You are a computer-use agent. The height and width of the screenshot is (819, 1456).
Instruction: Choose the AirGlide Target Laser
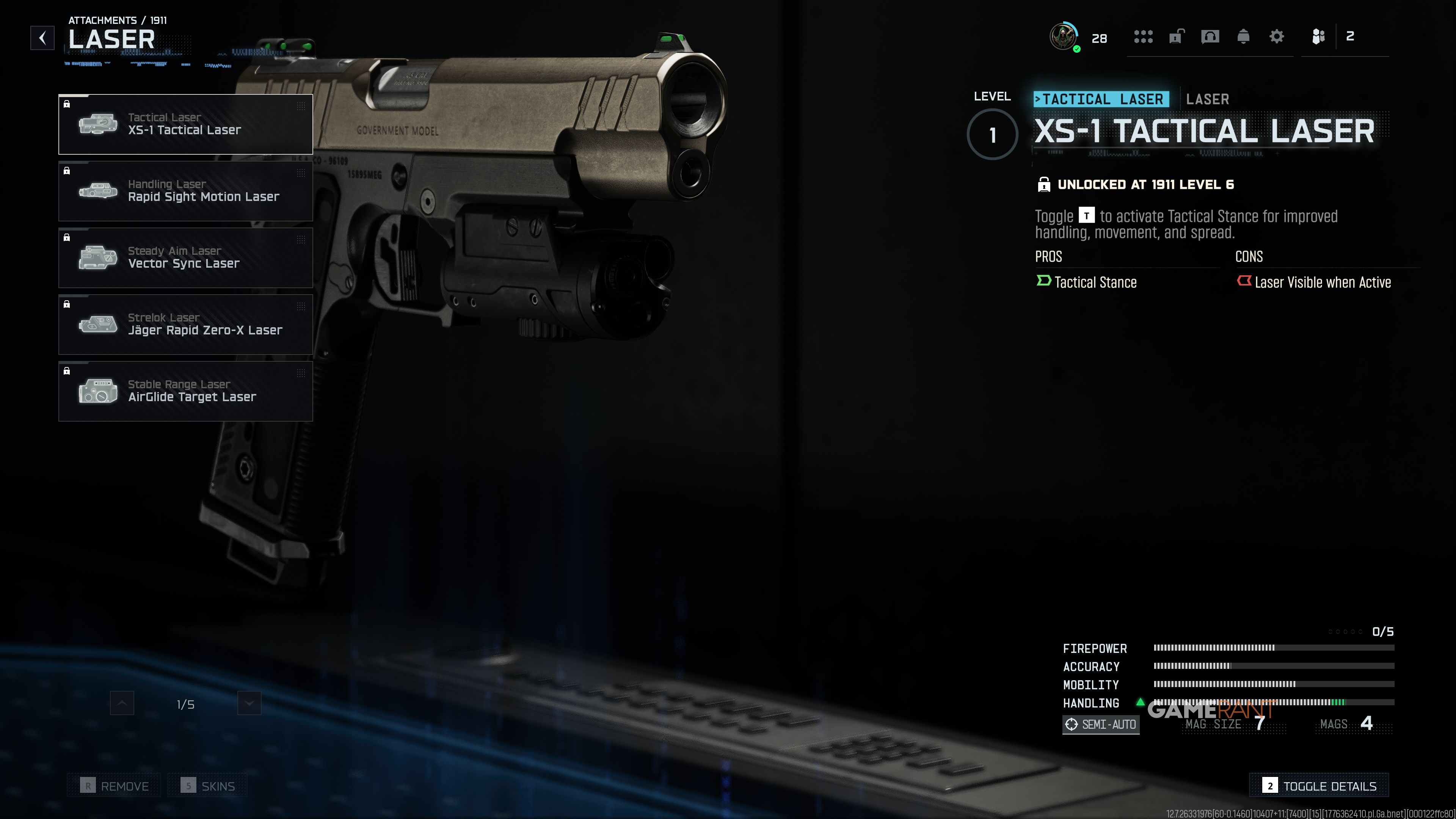(185, 391)
